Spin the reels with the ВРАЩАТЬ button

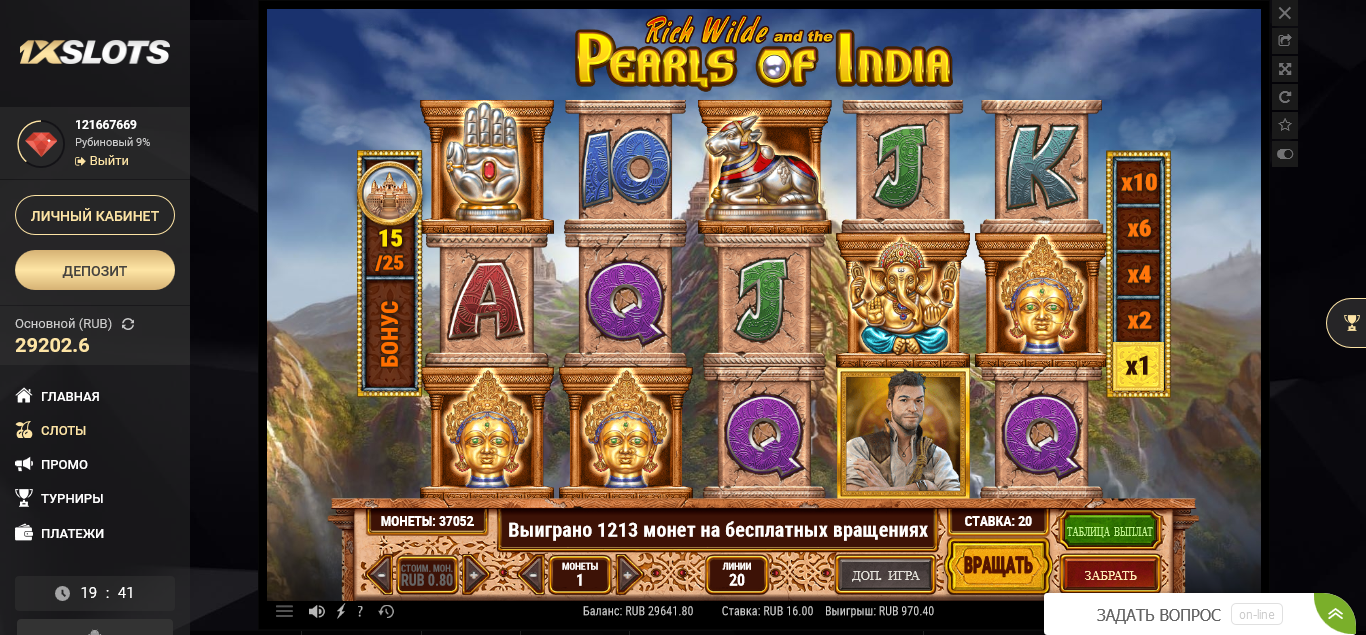pos(997,566)
